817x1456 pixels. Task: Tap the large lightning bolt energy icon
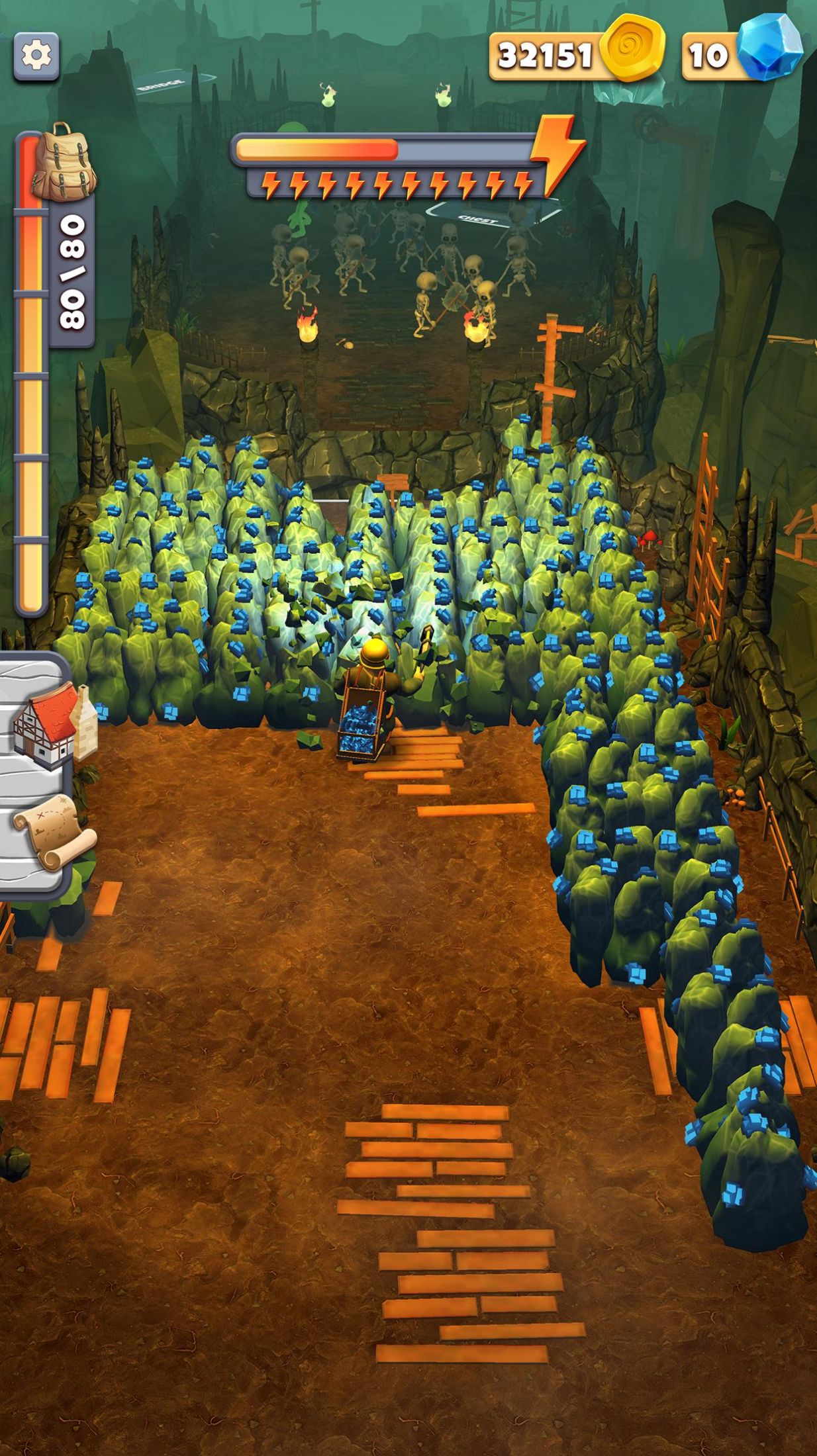[557, 153]
